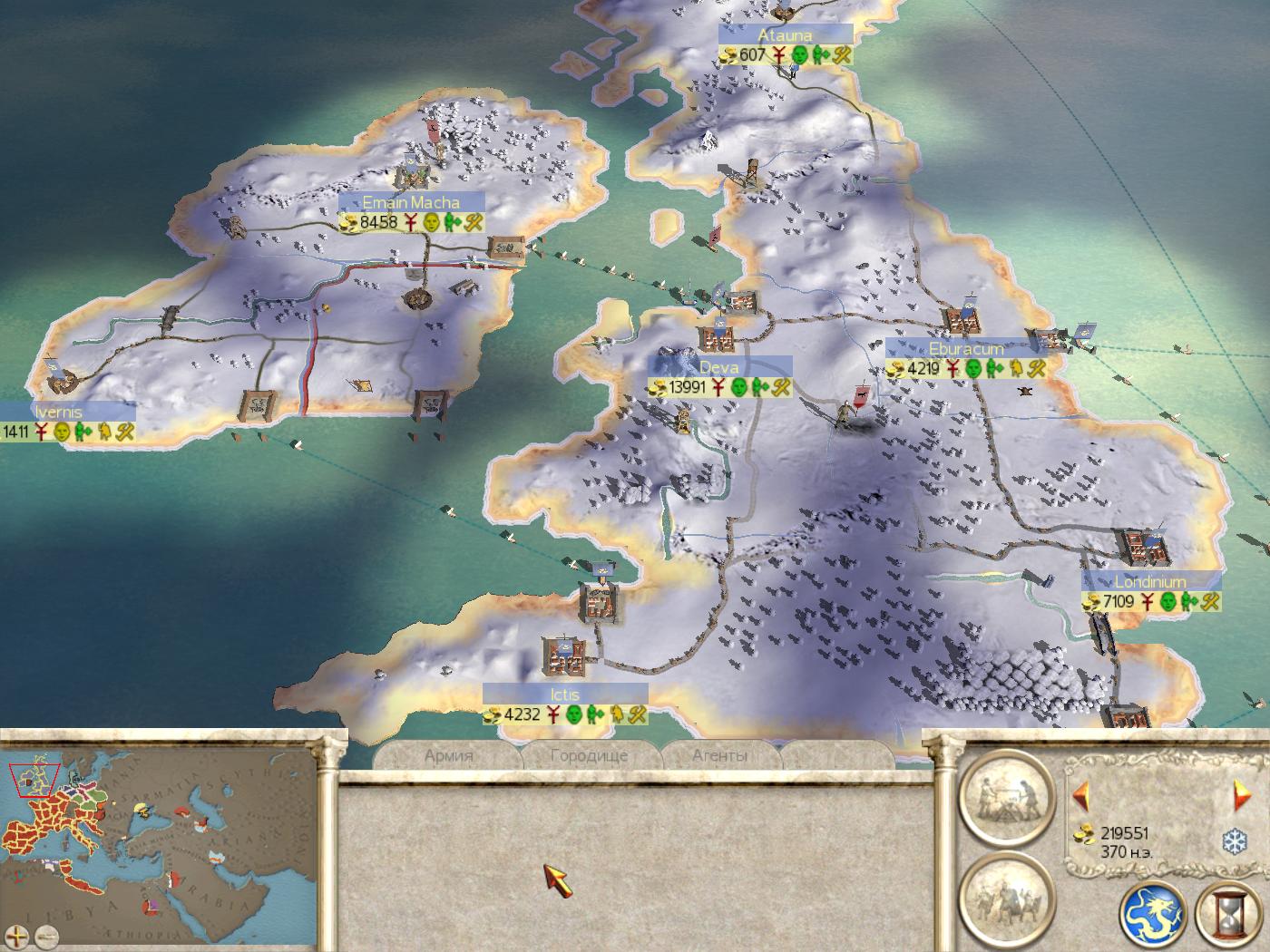Select the Atauna settlement label
Image resolution: width=1270 pixels, height=952 pixels.
pyautogui.click(x=786, y=35)
